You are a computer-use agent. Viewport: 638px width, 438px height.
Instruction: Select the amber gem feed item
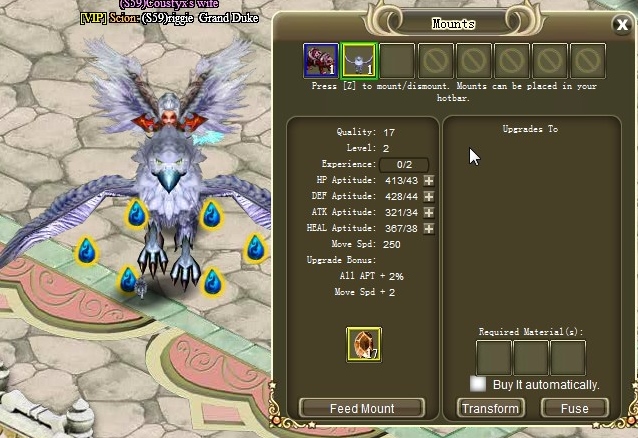[363, 344]
